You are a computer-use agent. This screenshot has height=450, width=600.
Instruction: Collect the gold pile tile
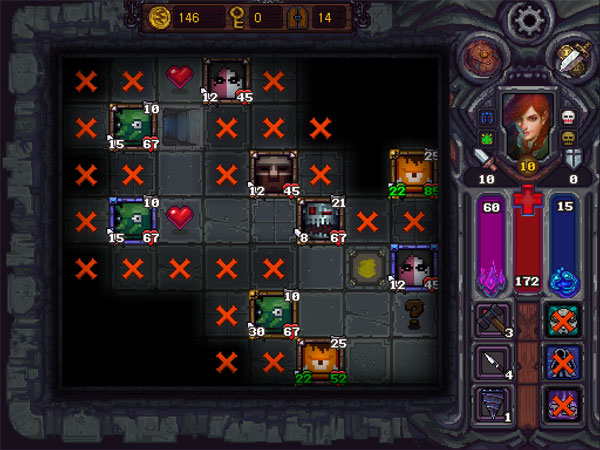click(x=367, y=266)
